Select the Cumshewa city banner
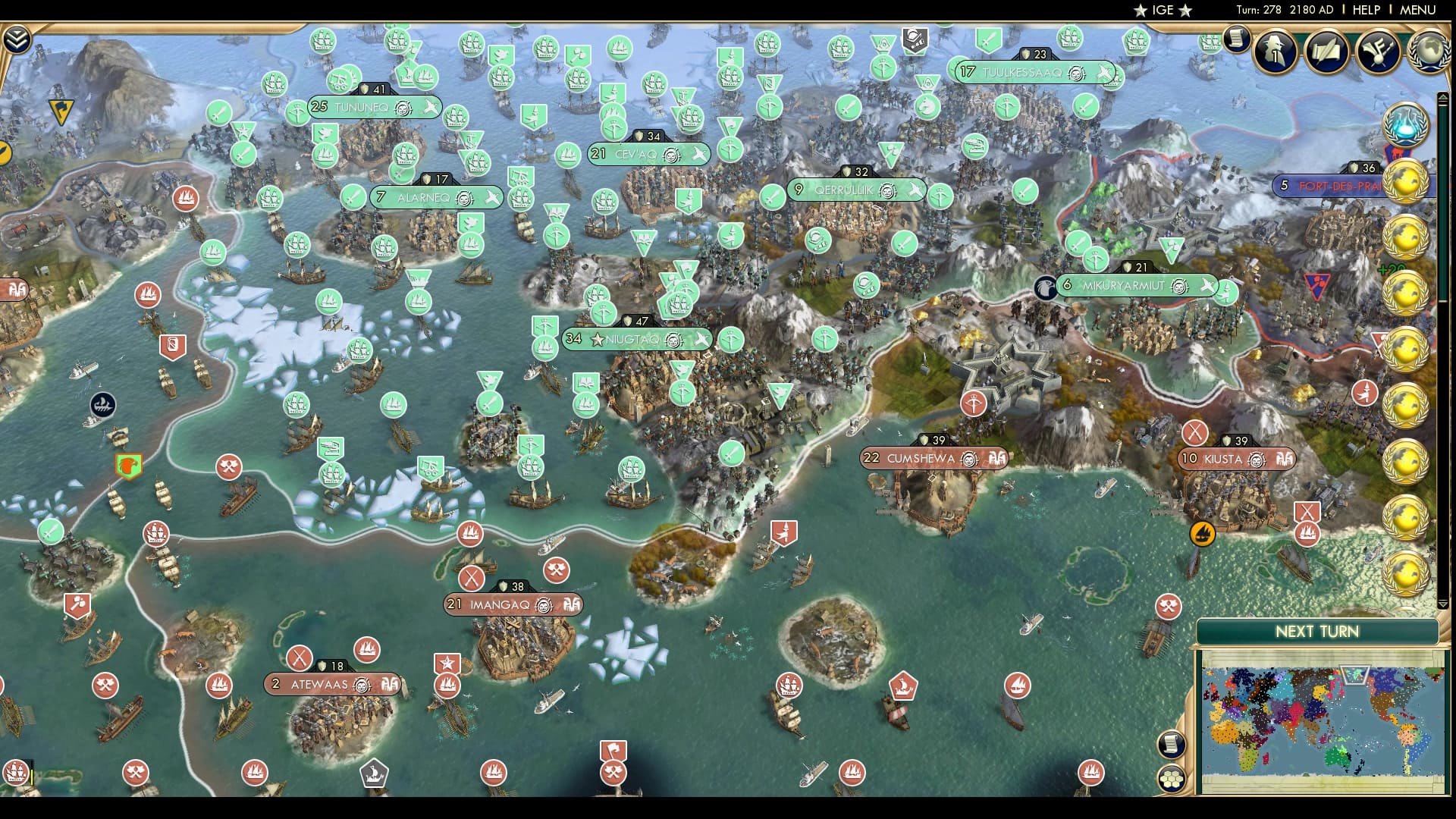 pos(933,458)
